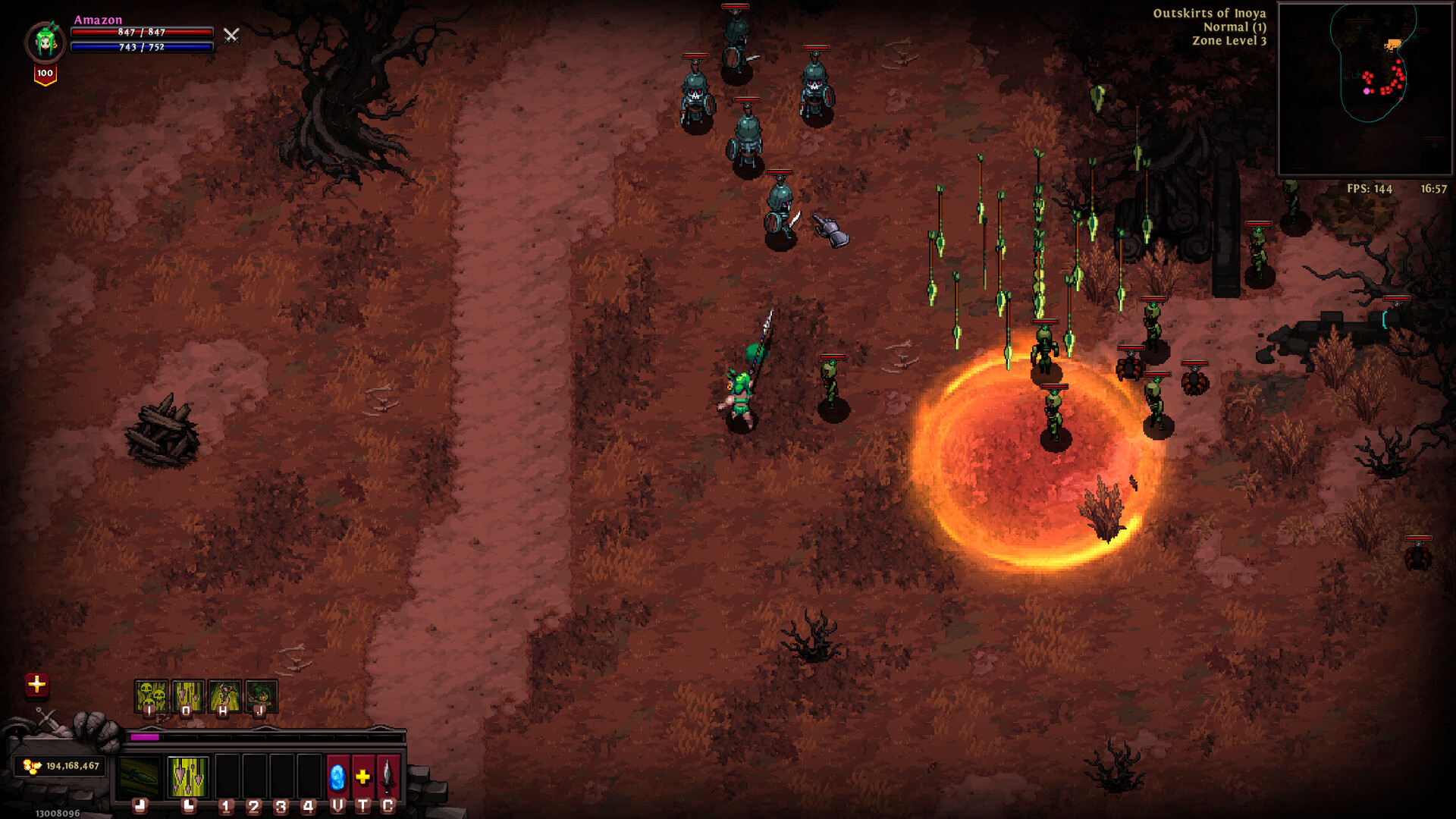Click the character portrait buff icon labeled J
This screenshot has width=1456, height=819.
tap(262, 695)
